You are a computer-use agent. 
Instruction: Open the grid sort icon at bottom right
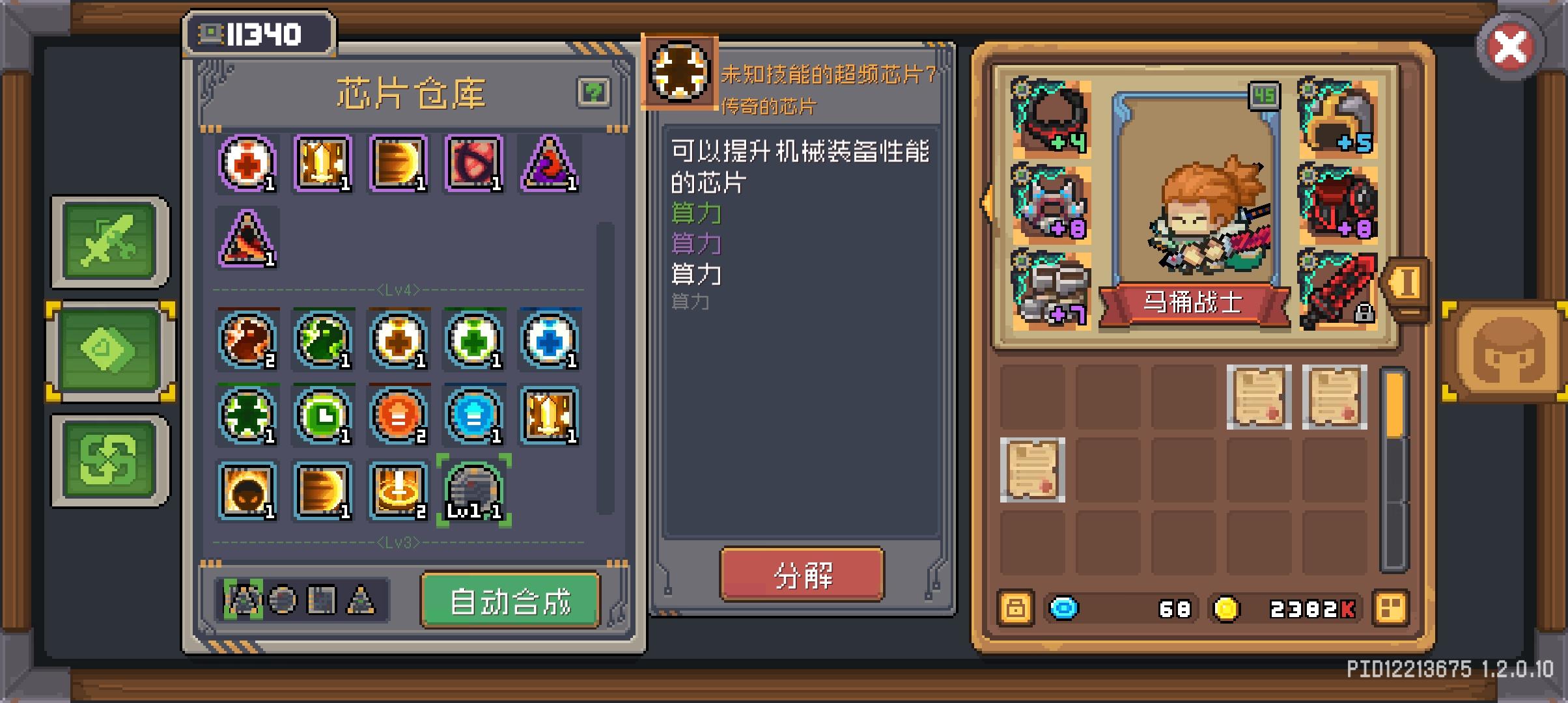[x=1390, y=609]
